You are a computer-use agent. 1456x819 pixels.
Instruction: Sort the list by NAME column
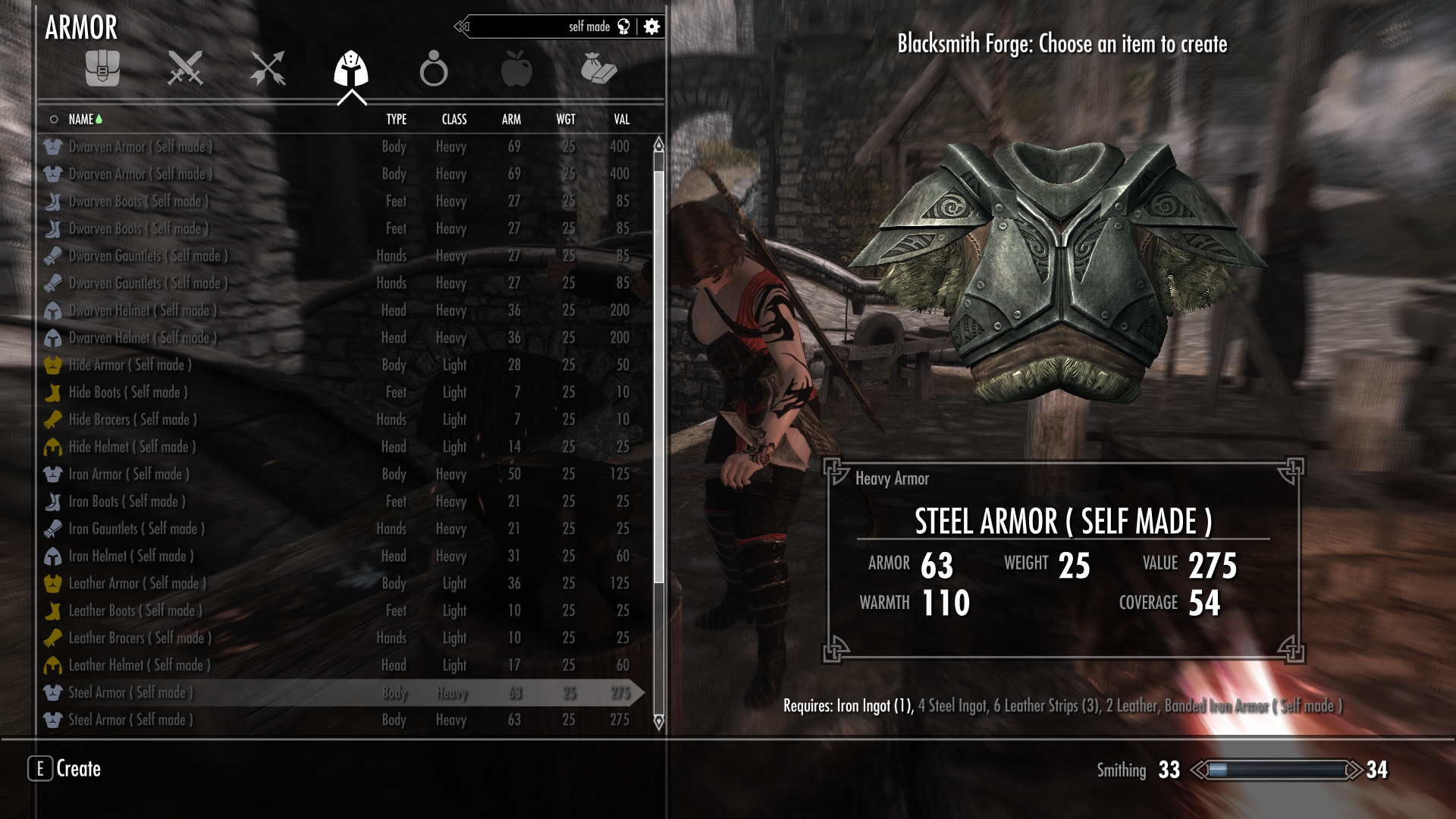coord(81,119)
